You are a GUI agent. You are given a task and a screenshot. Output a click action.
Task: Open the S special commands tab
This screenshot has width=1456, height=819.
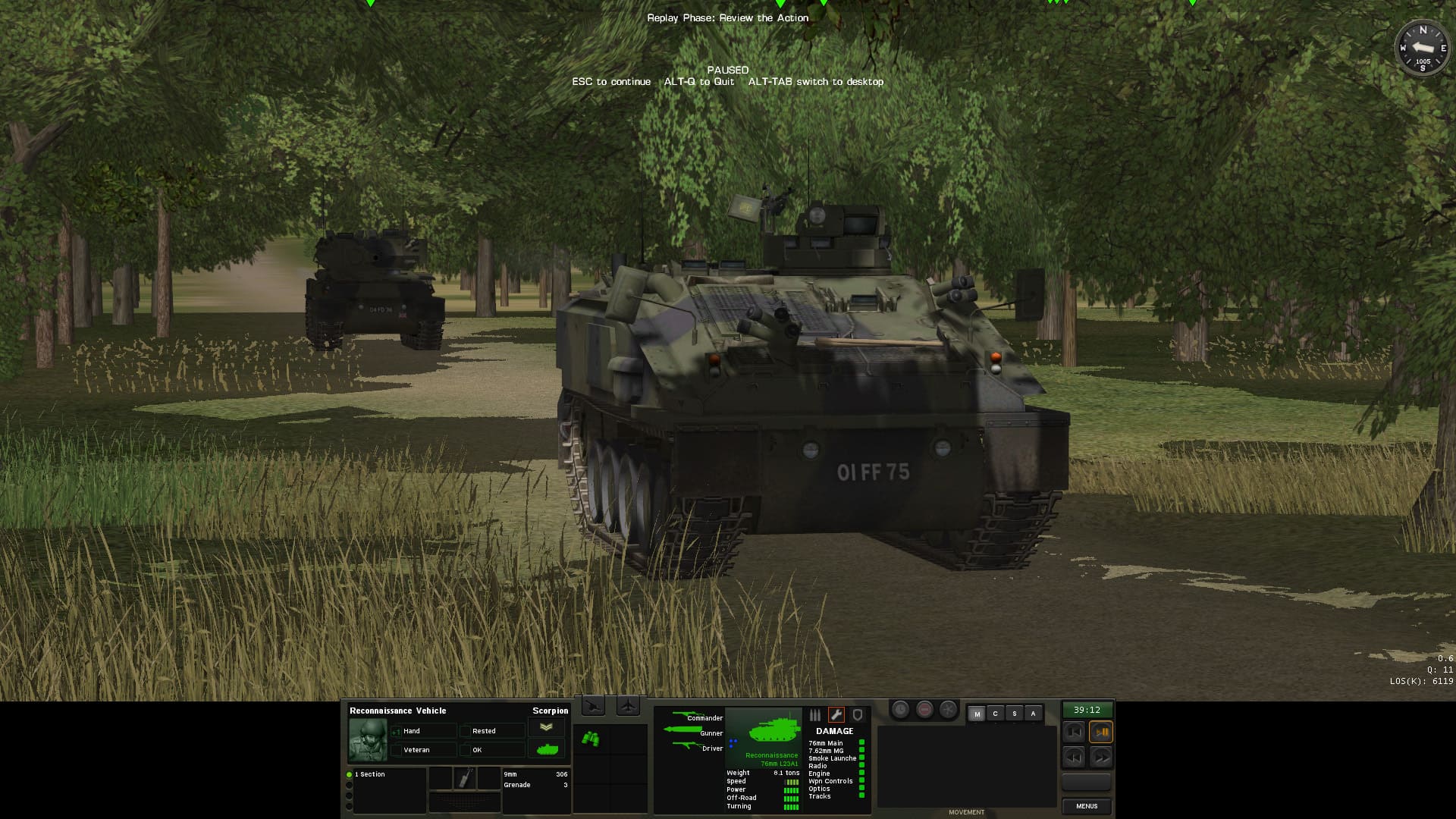[x=1014, y=714]
